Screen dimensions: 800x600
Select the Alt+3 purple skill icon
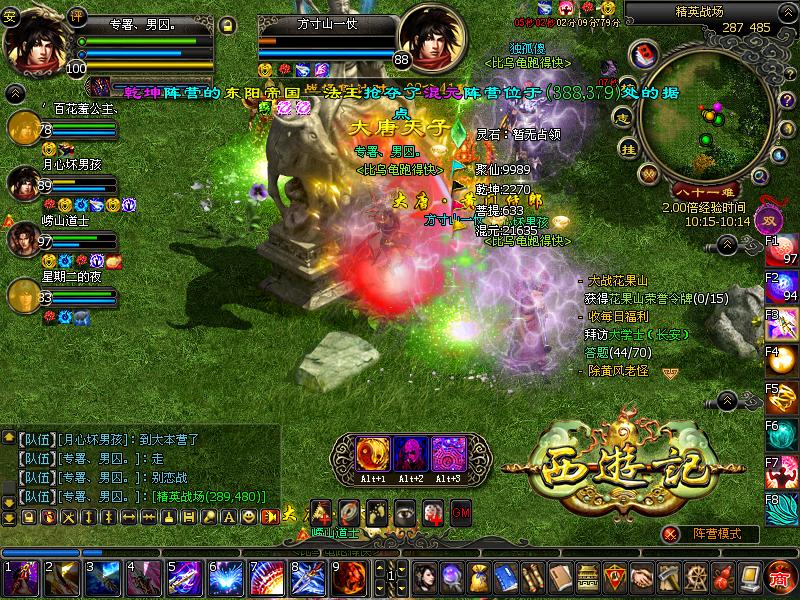pos(447,453)
